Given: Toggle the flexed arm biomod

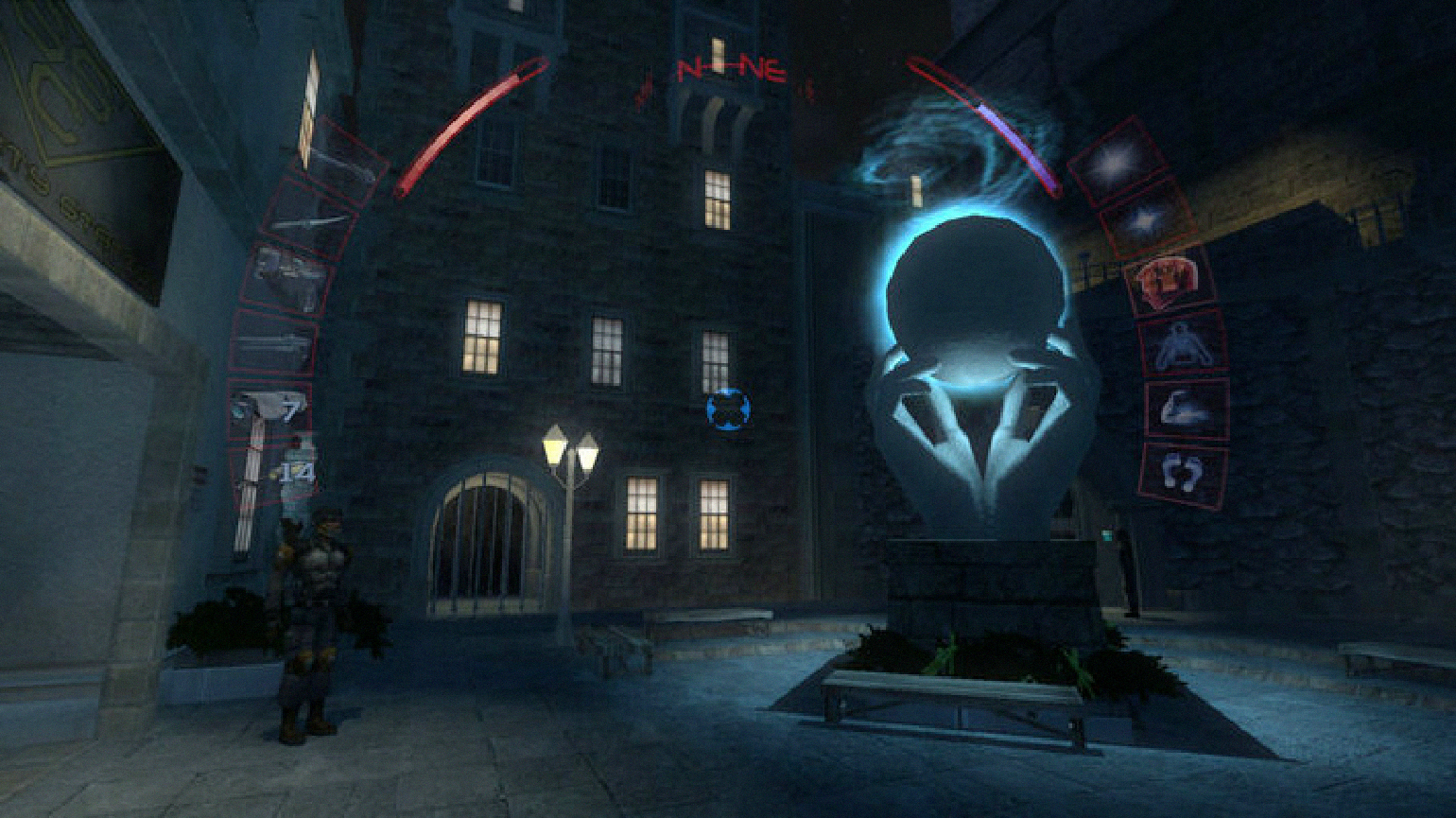Looking at the screenshot, I should click(x=1188, y=409).
